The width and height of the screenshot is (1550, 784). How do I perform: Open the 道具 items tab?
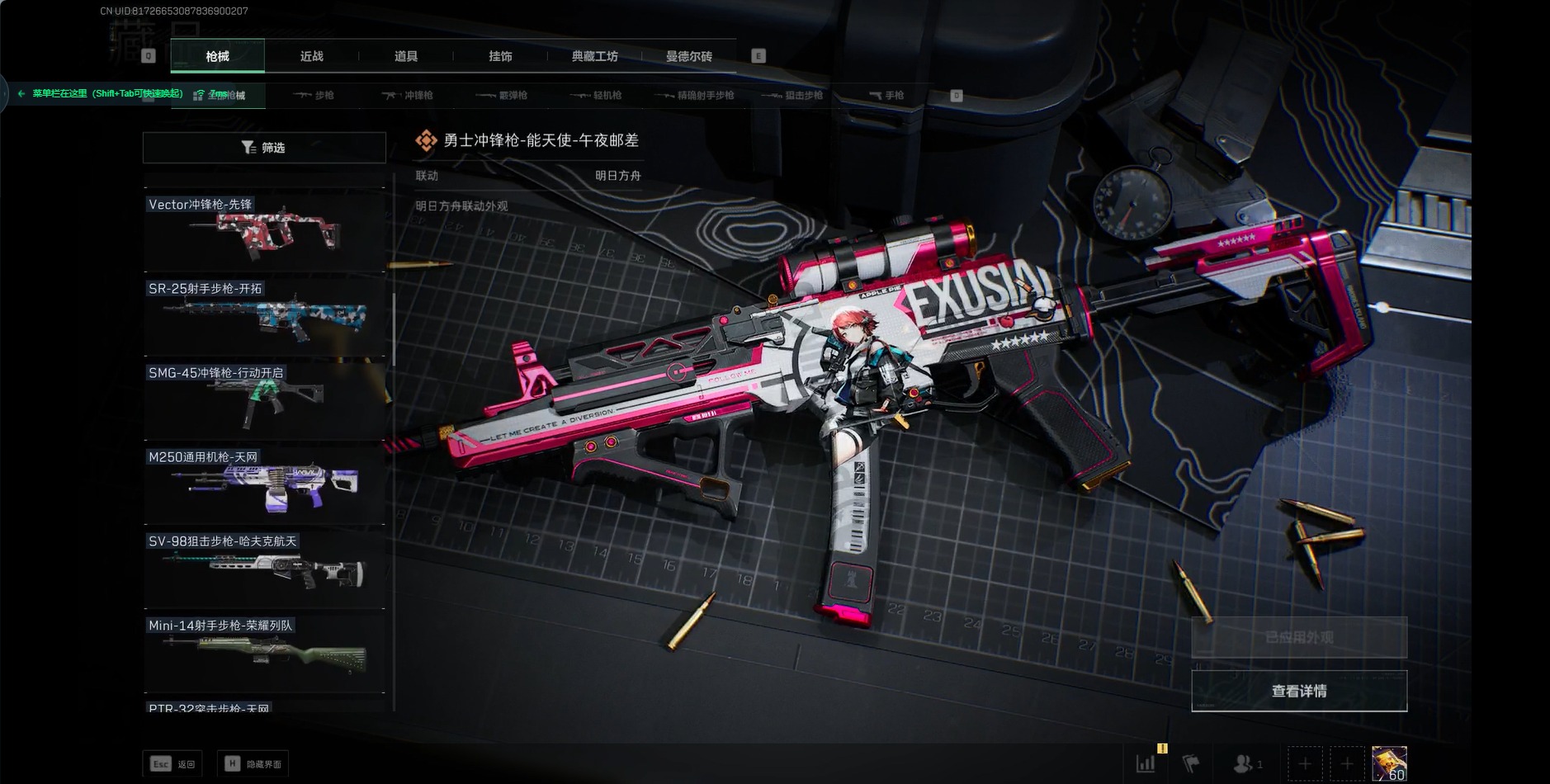[x=405, y=56]
